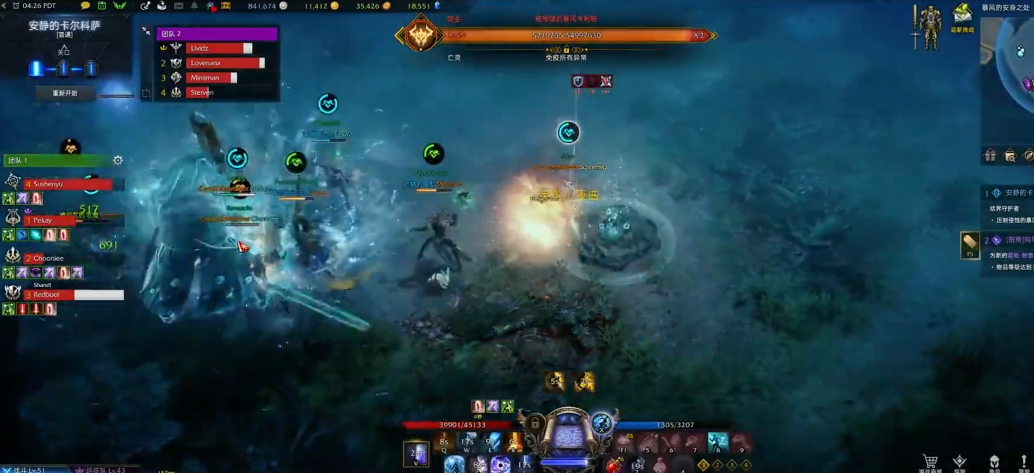Viewport: 1034px width, 473px height.
Task: Open the shop cart menu
Action: point(930,462)
